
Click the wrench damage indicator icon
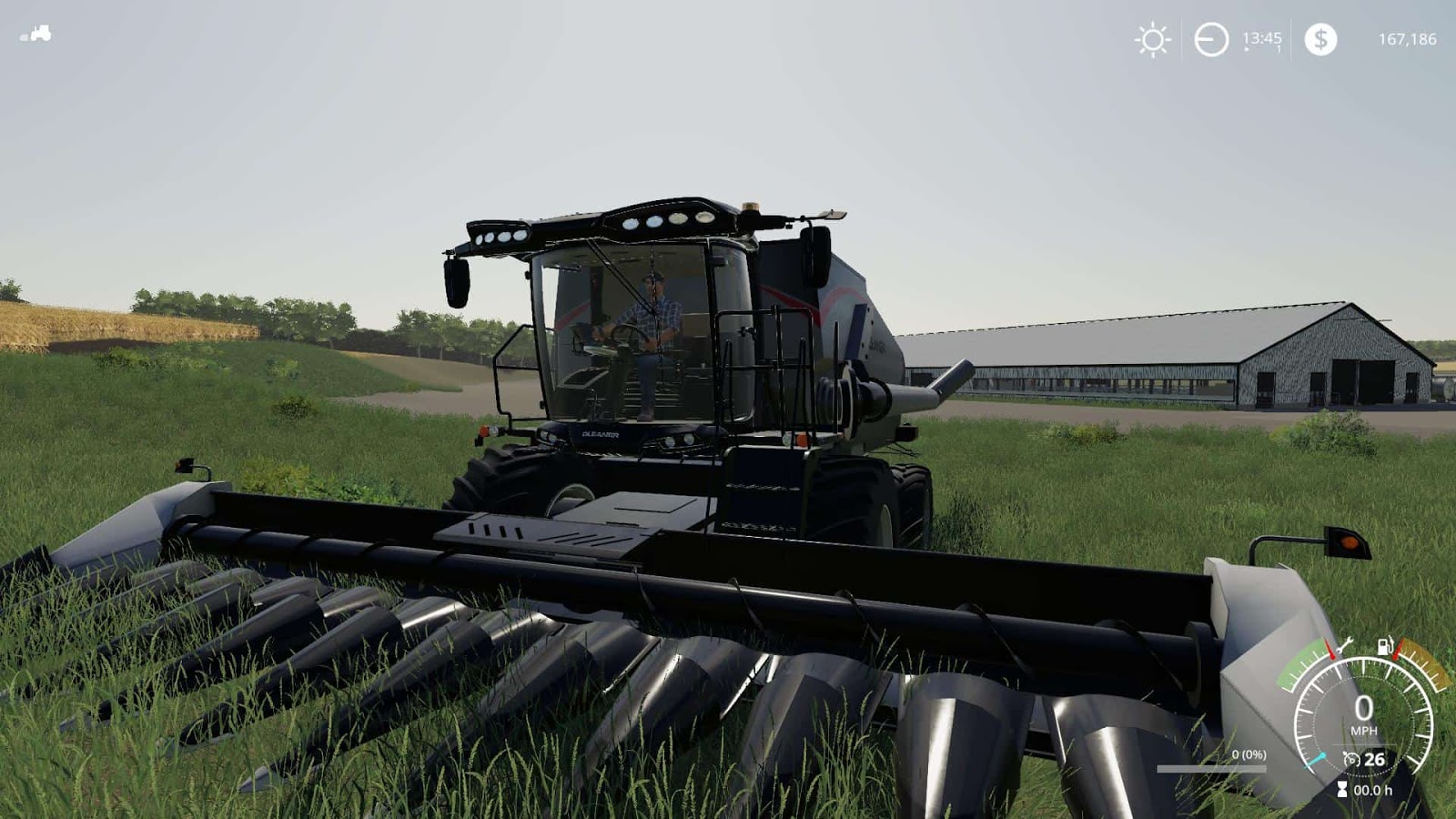(1345, 645)
